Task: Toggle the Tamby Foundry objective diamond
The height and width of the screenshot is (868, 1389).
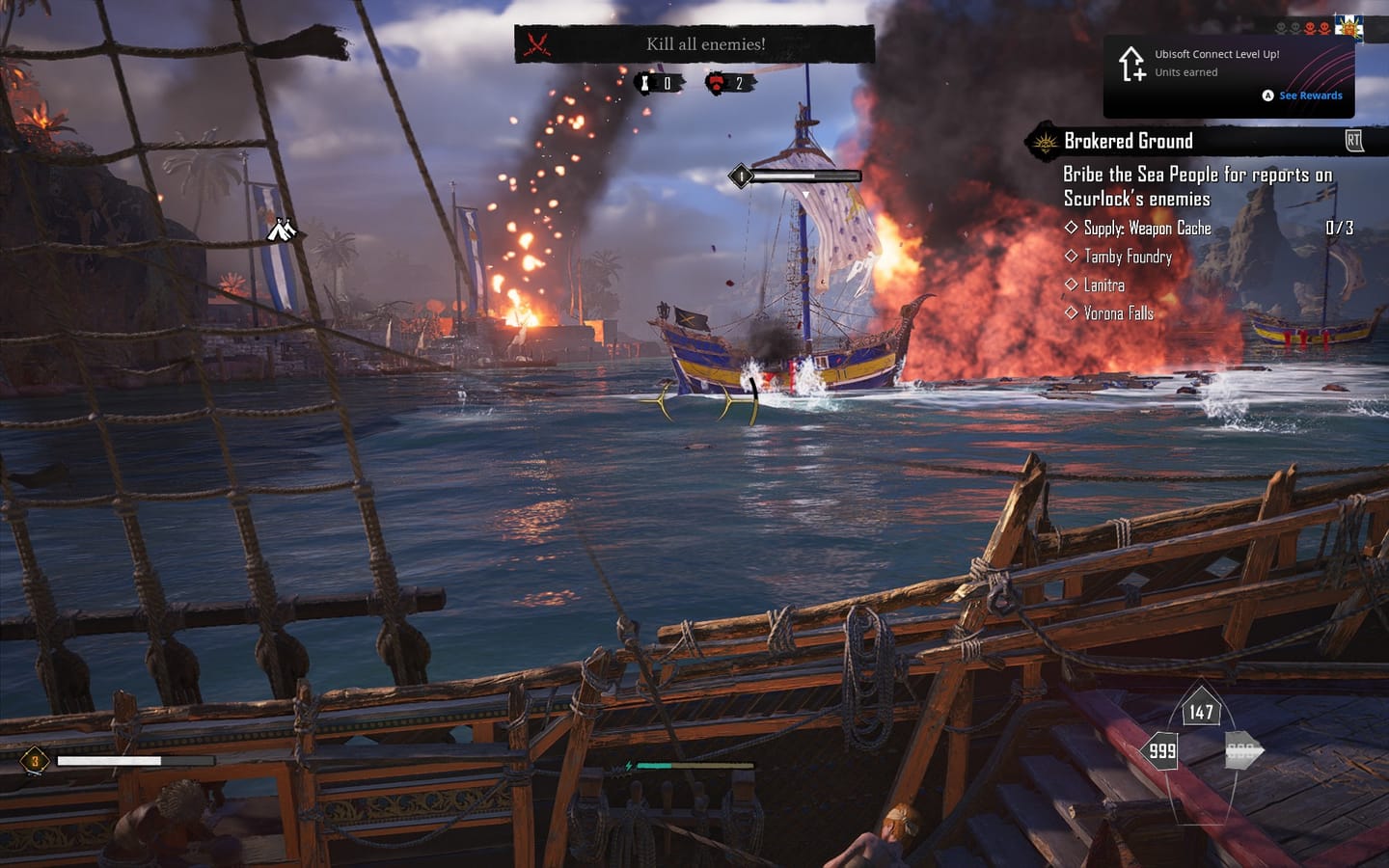Action: [1072, 257]
